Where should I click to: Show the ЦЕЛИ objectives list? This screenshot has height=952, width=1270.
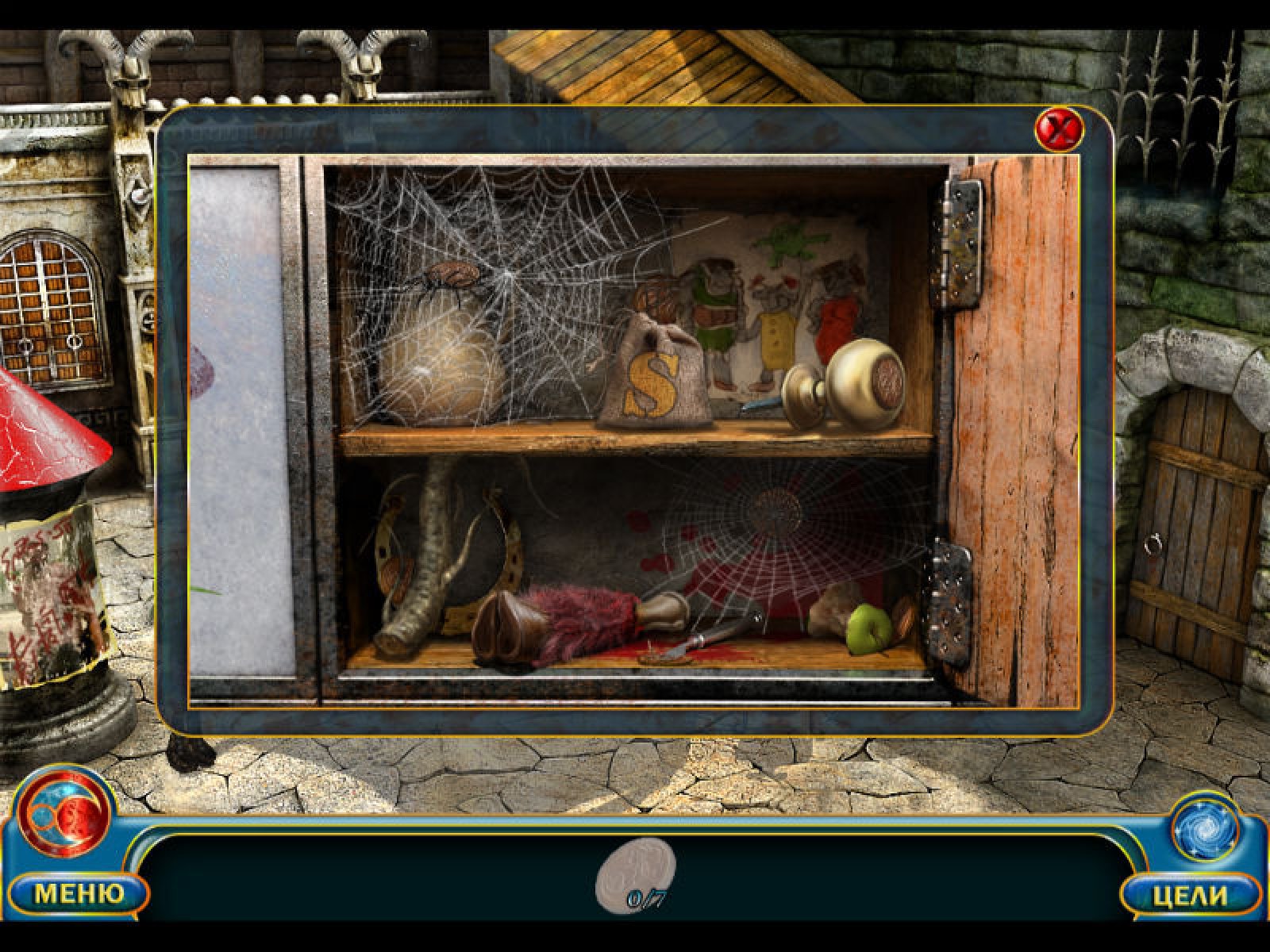[1190, 895]
